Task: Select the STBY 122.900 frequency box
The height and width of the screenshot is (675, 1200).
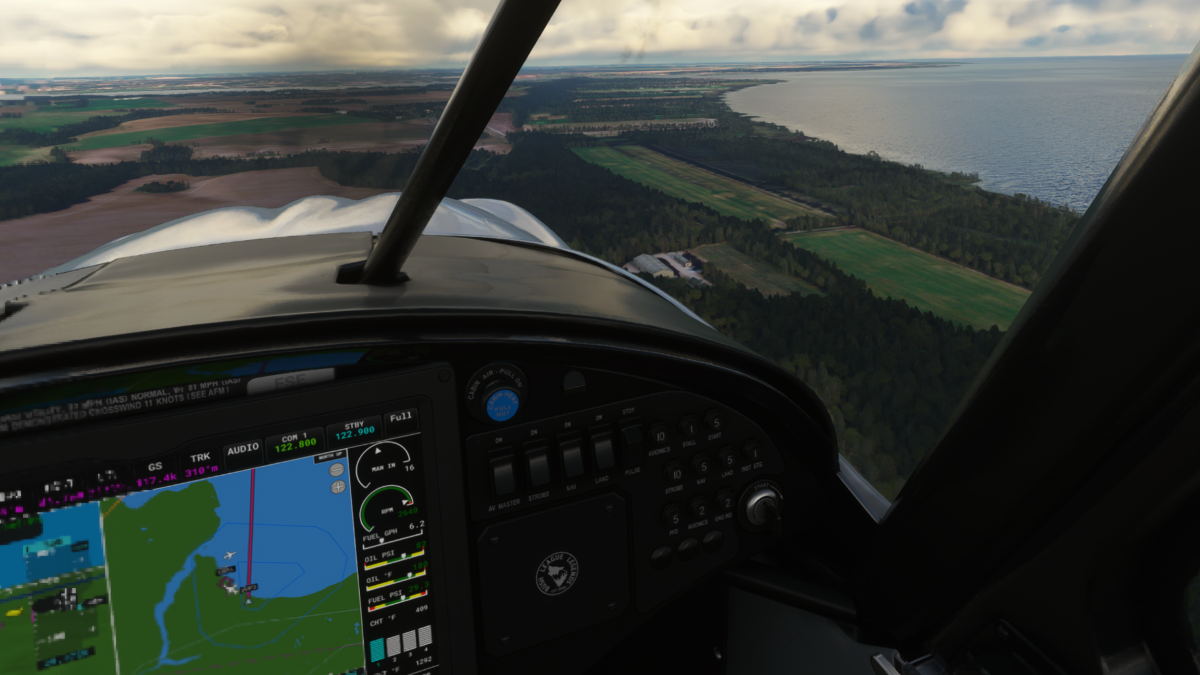Action: 353,431
